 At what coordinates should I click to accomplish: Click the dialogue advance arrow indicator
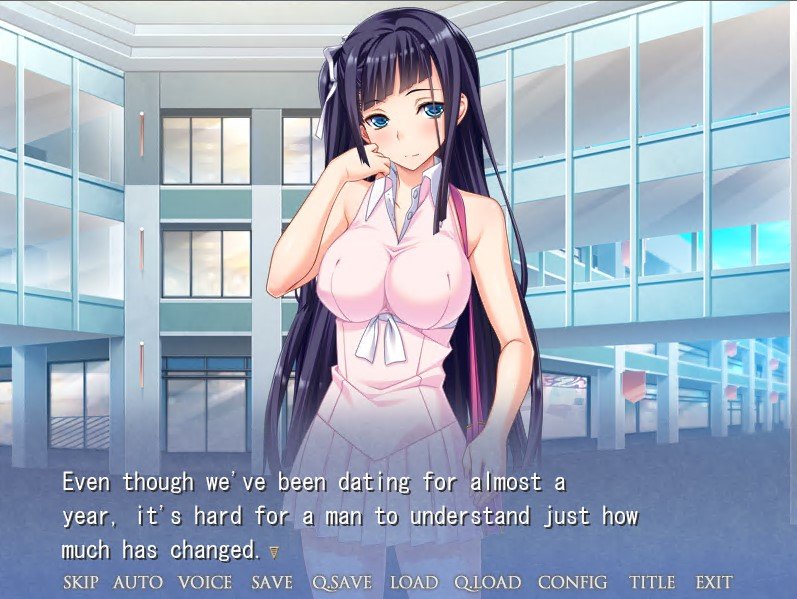[x=274, y=551]
